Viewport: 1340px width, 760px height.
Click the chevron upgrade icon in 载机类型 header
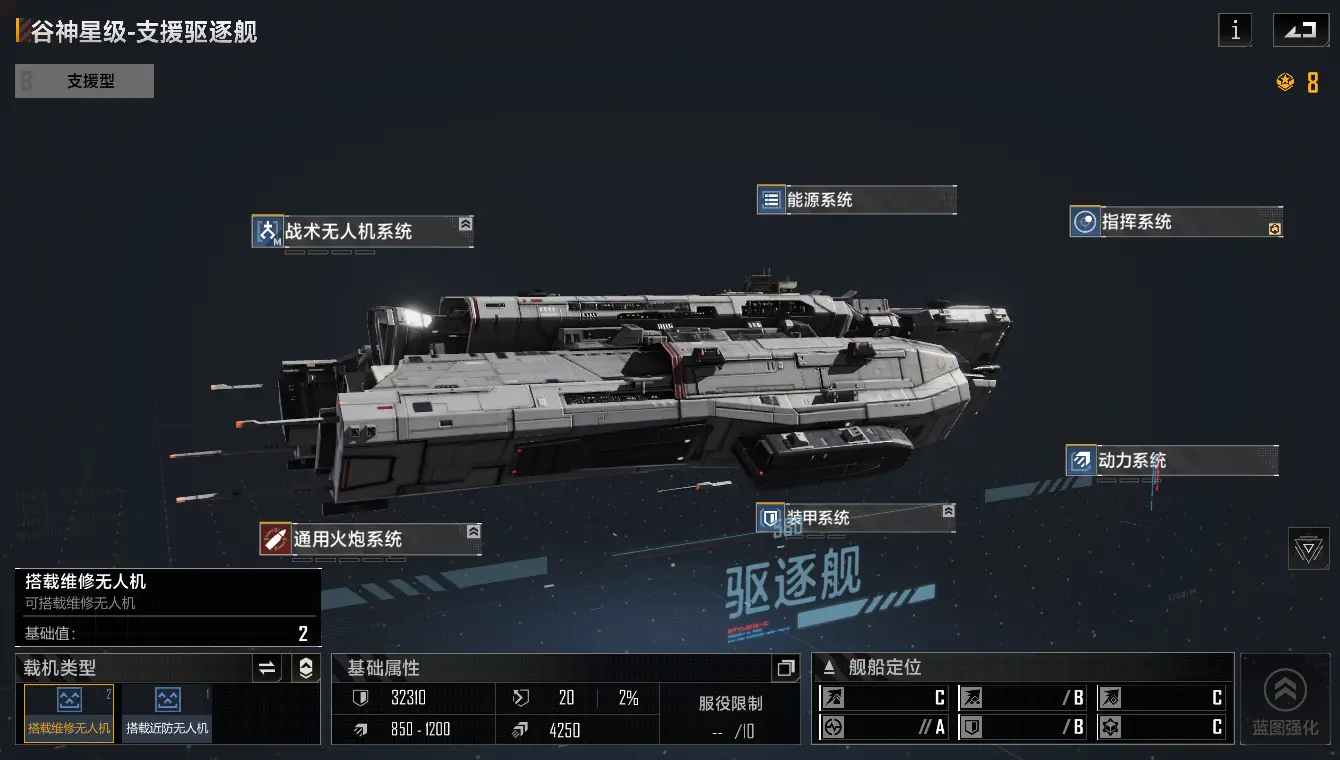tap(306, 668)
